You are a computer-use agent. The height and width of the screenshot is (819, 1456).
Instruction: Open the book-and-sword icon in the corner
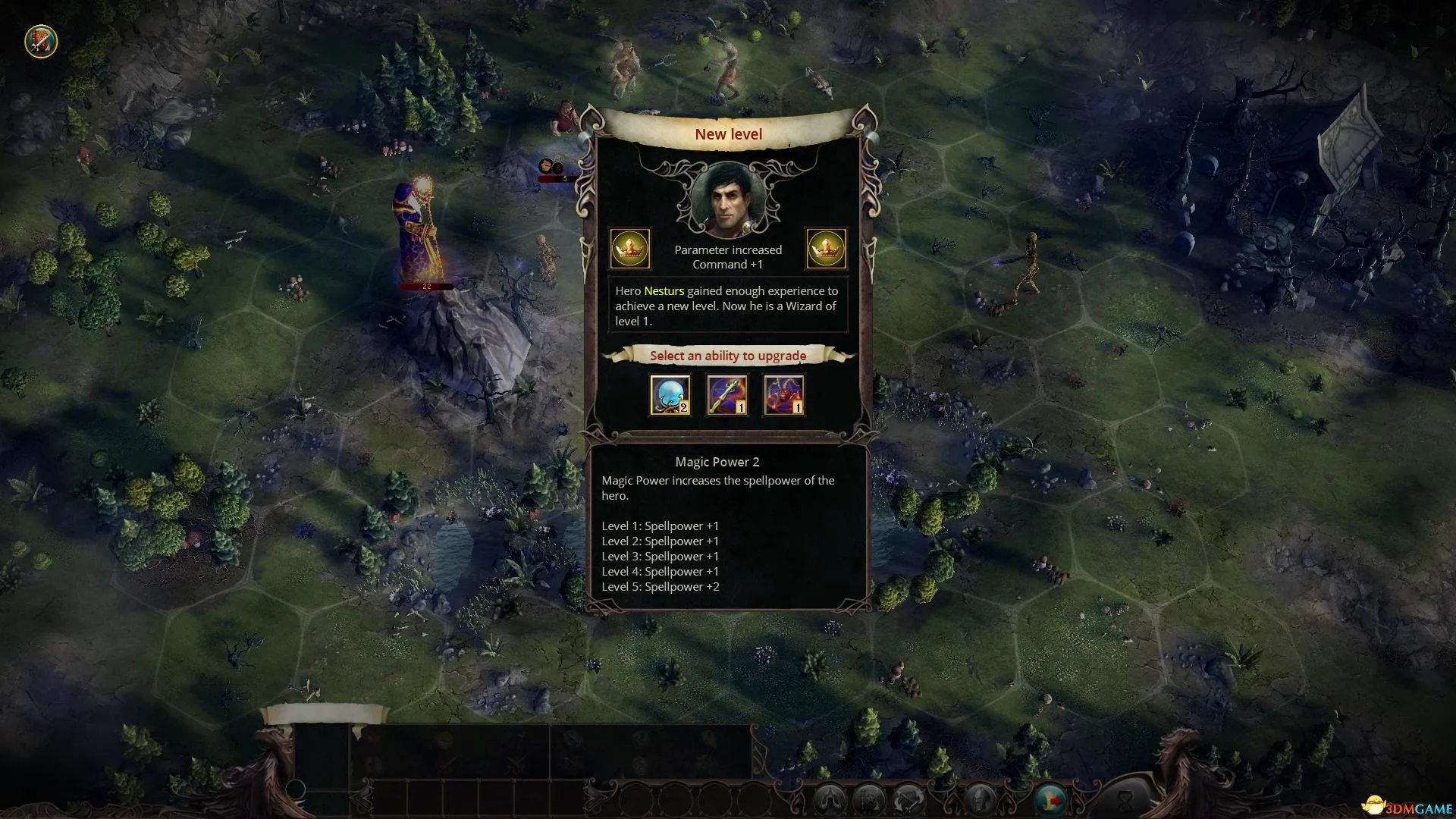[x=41, y=41]
